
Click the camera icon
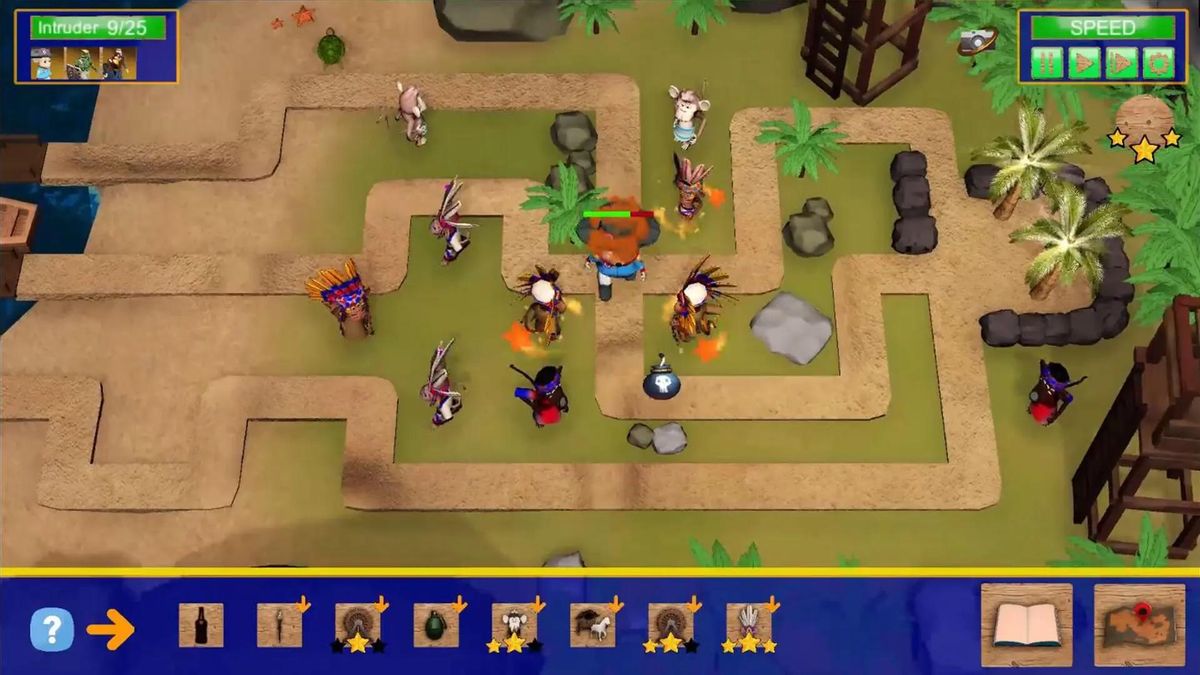click(x=977, y=40)
